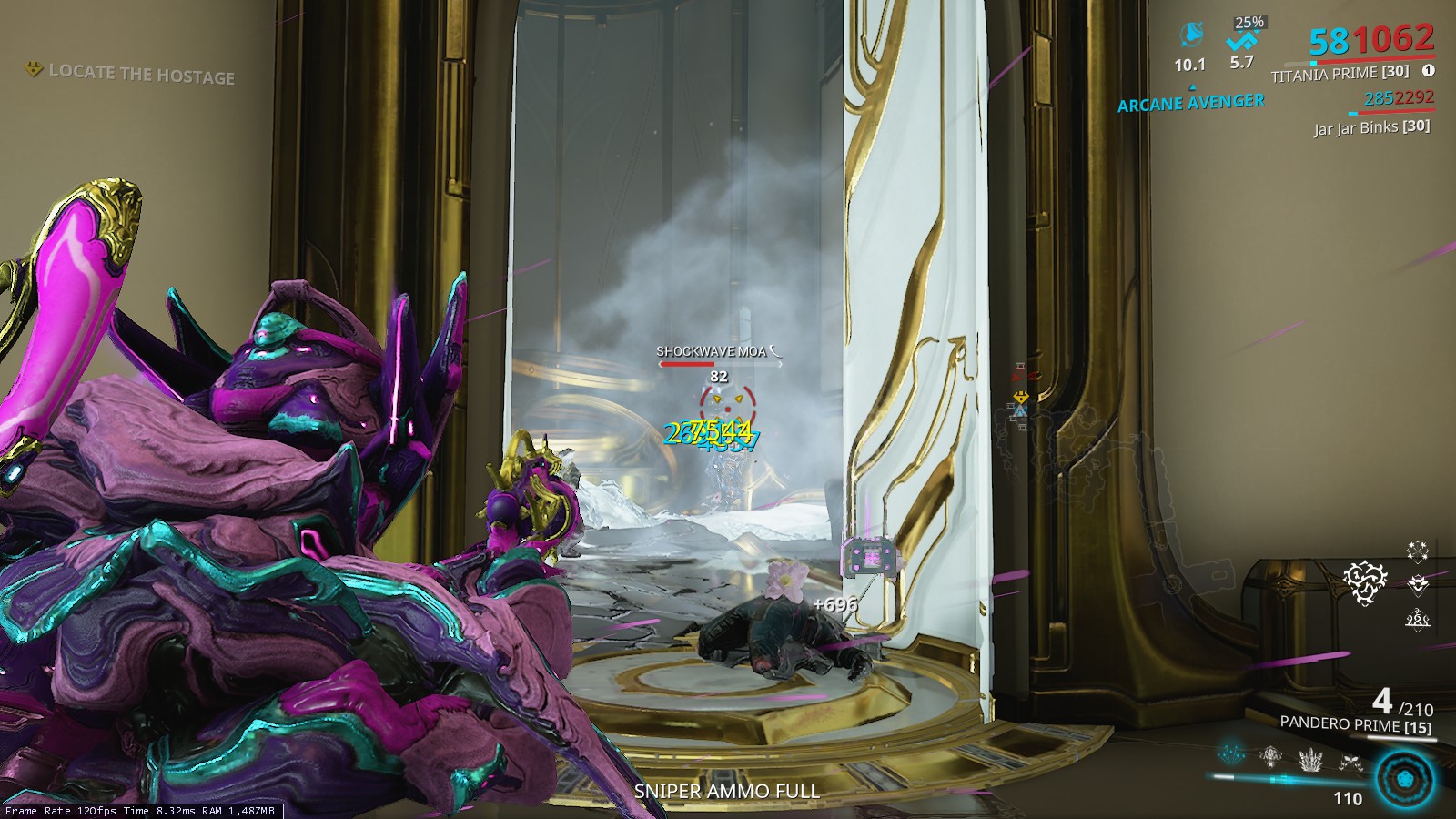This screenshot has height=819, width=1456.
Task: Click the host badge next to TITANIA PRIME
Action: pyautogui.click(x=1428, y=68)
